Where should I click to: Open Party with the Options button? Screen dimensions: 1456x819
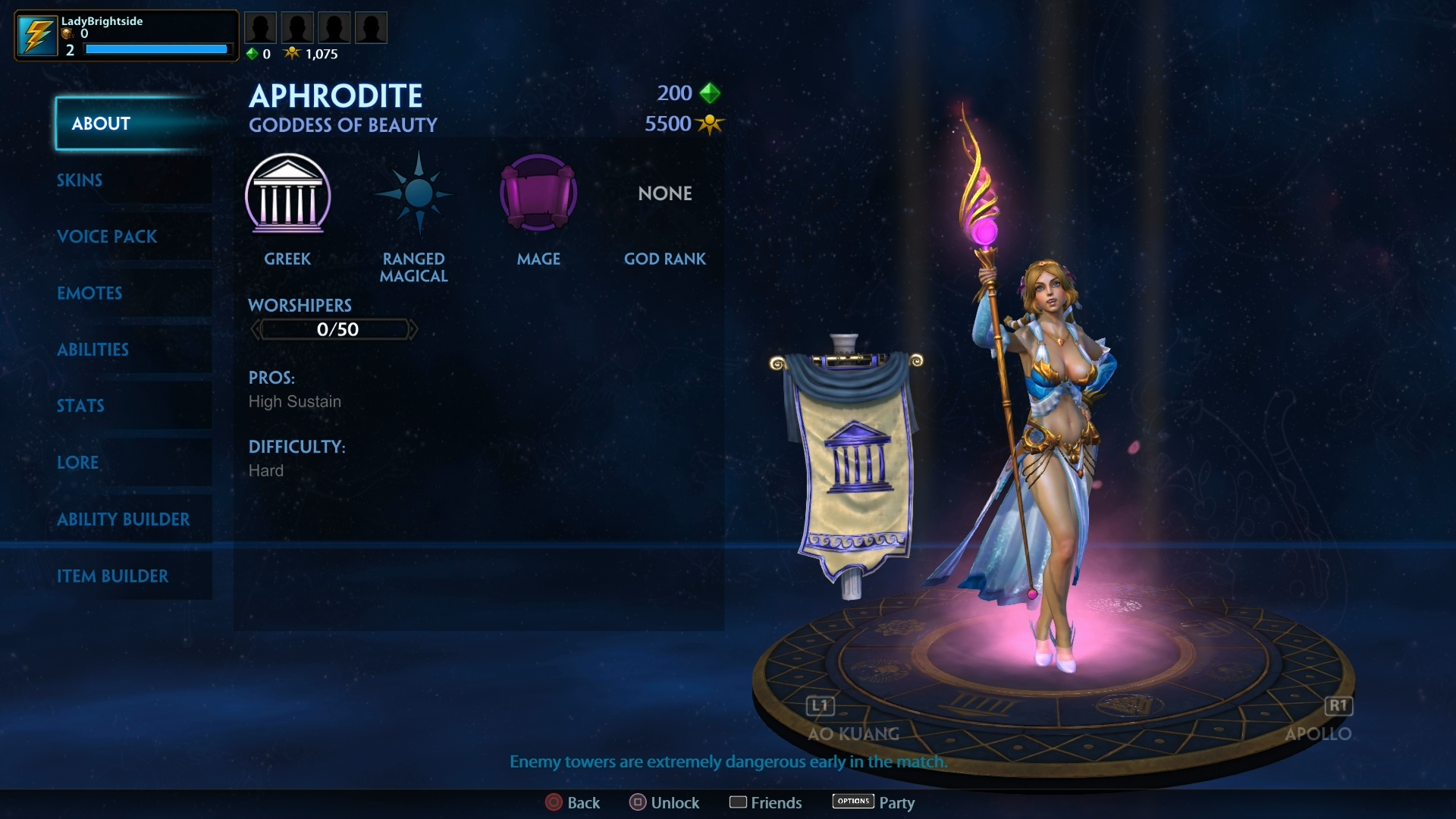[x=852, y=801]
